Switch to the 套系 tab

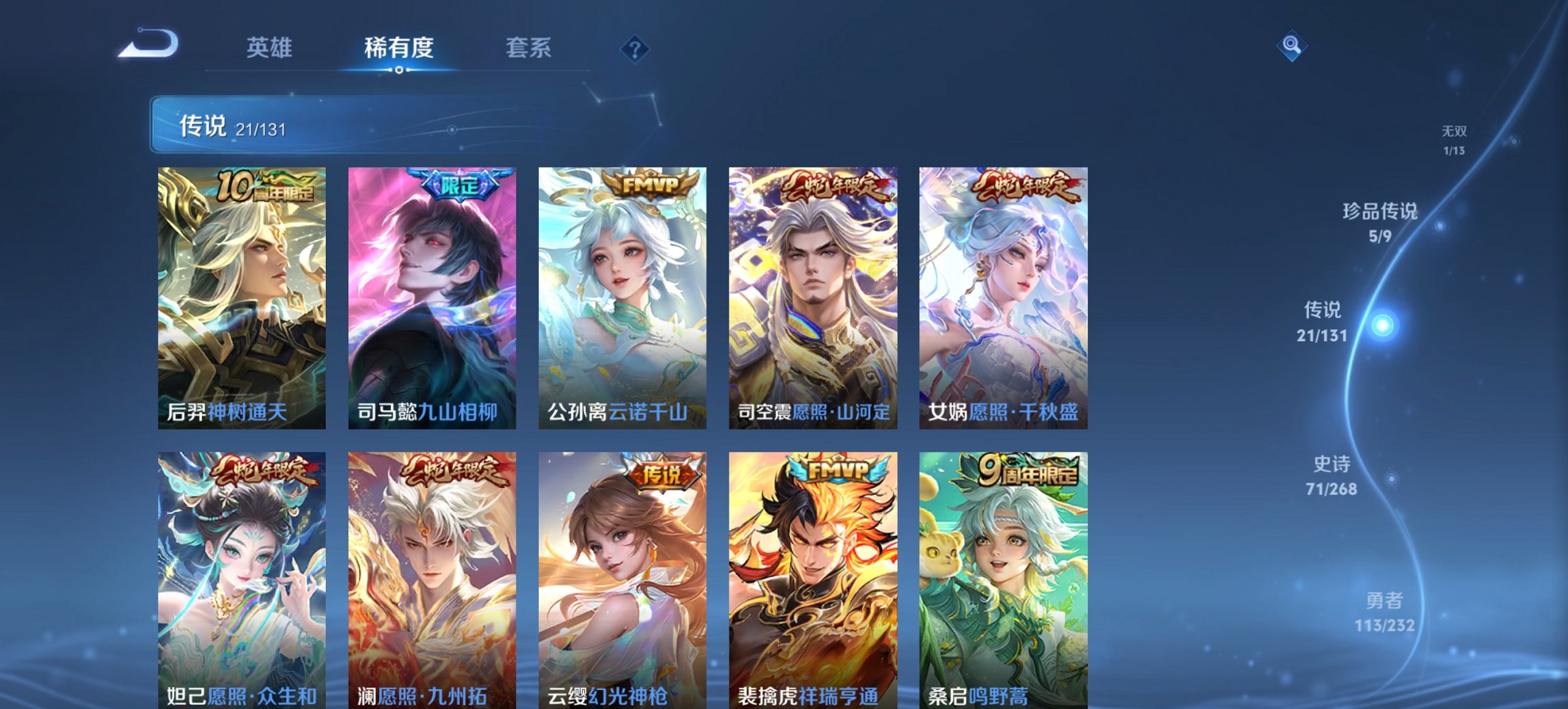[x=529, y=48]
